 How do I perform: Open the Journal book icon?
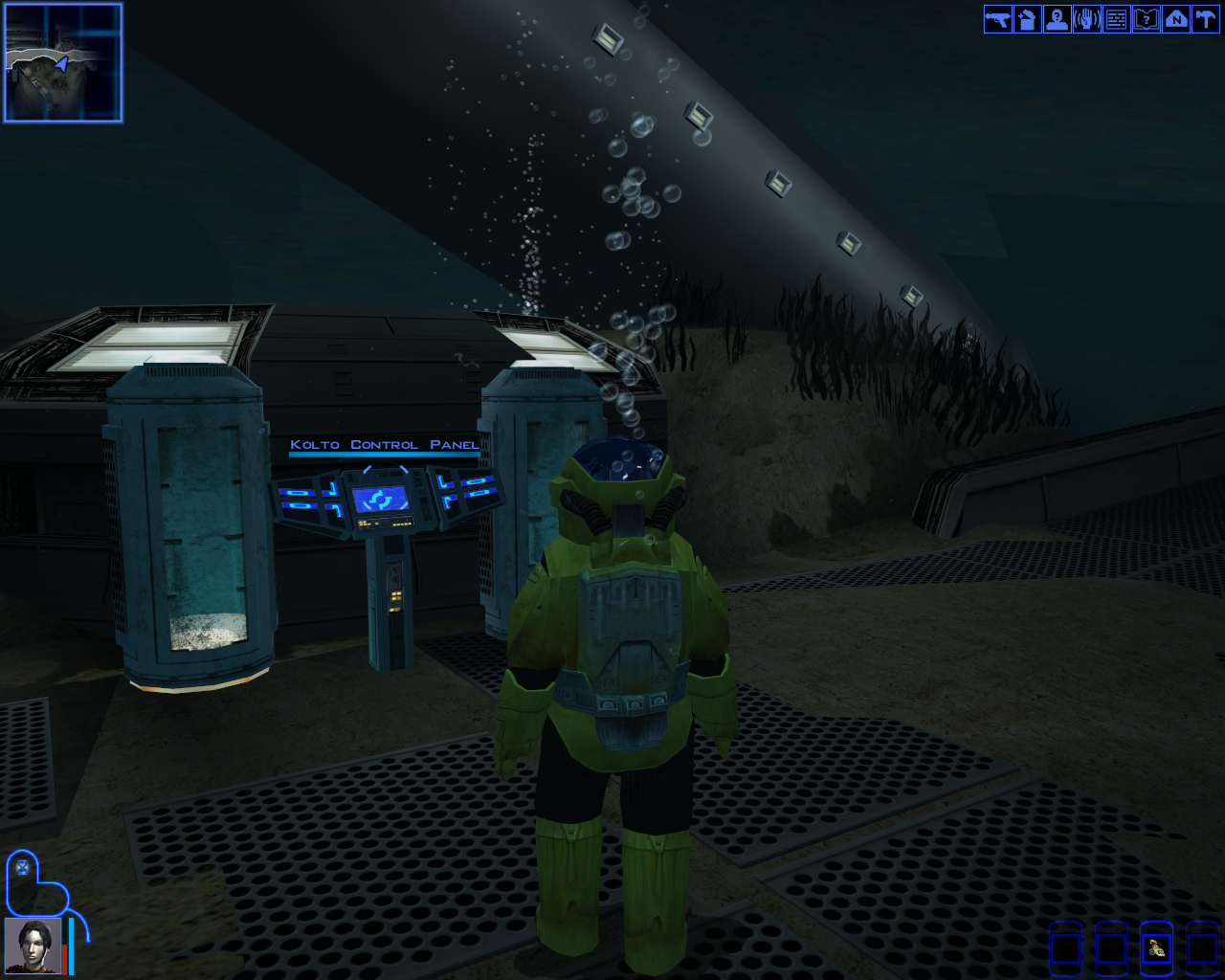1146,19
